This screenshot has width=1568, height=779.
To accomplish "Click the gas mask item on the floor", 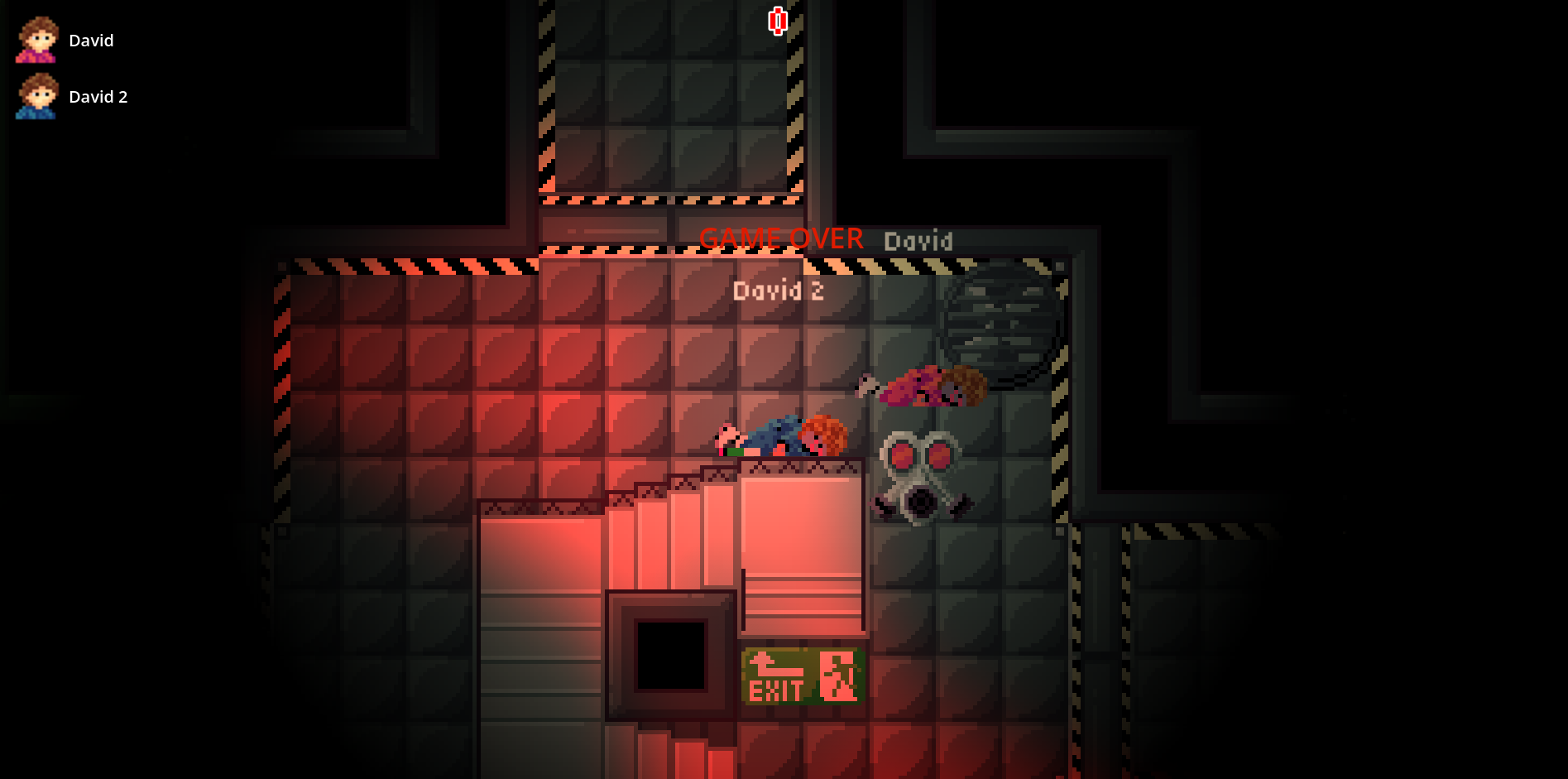I will click(918, 476).
